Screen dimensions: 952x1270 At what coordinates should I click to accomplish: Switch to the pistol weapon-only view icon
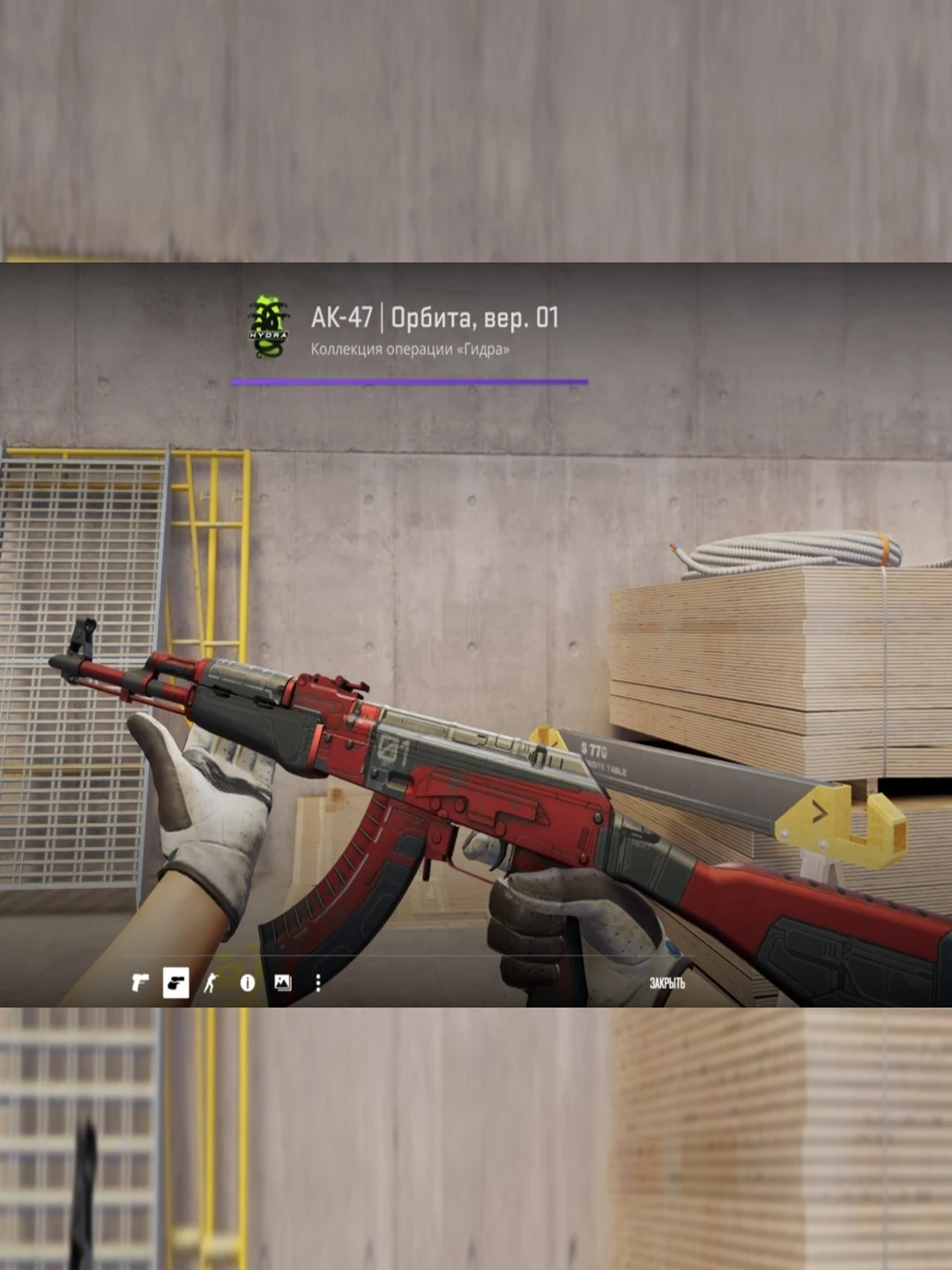(x=139, y=982)
